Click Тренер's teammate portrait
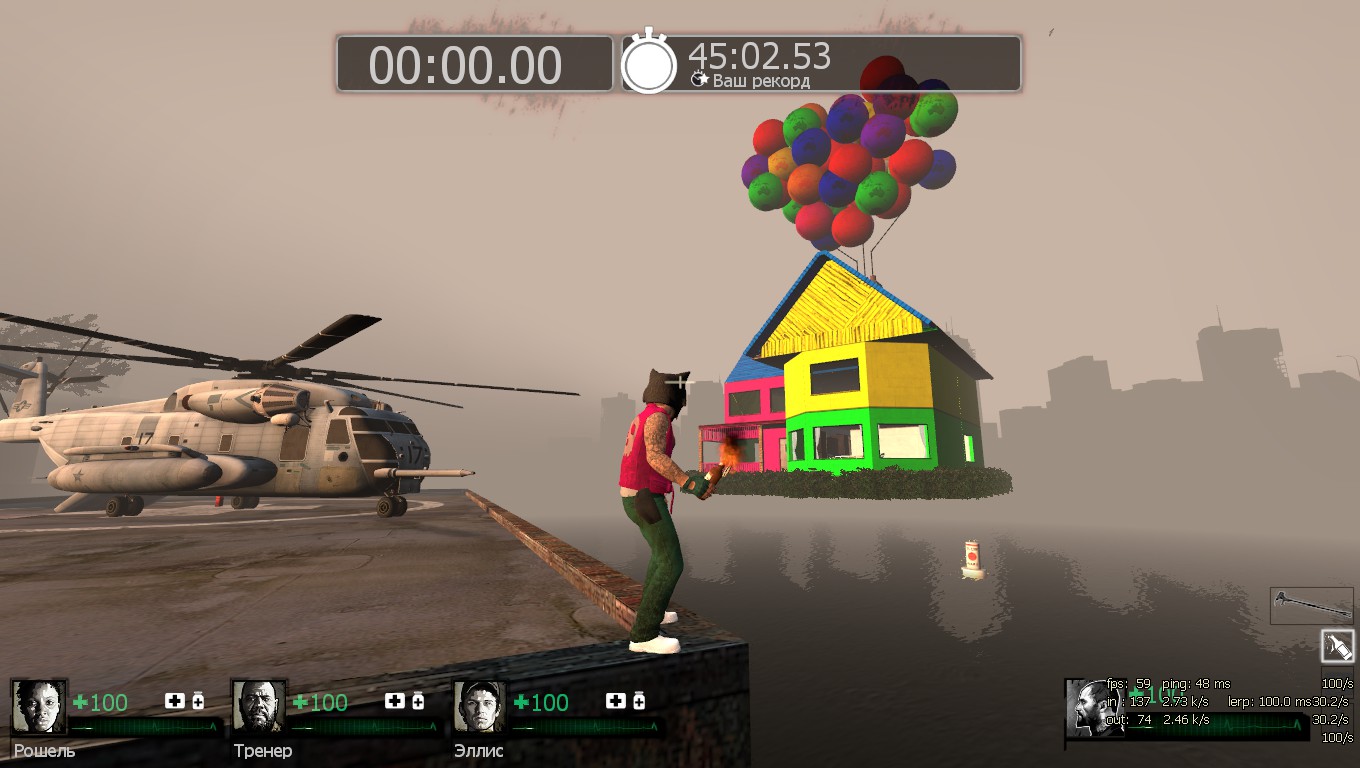The image size is (1360, 768). [x=259, y=707]
